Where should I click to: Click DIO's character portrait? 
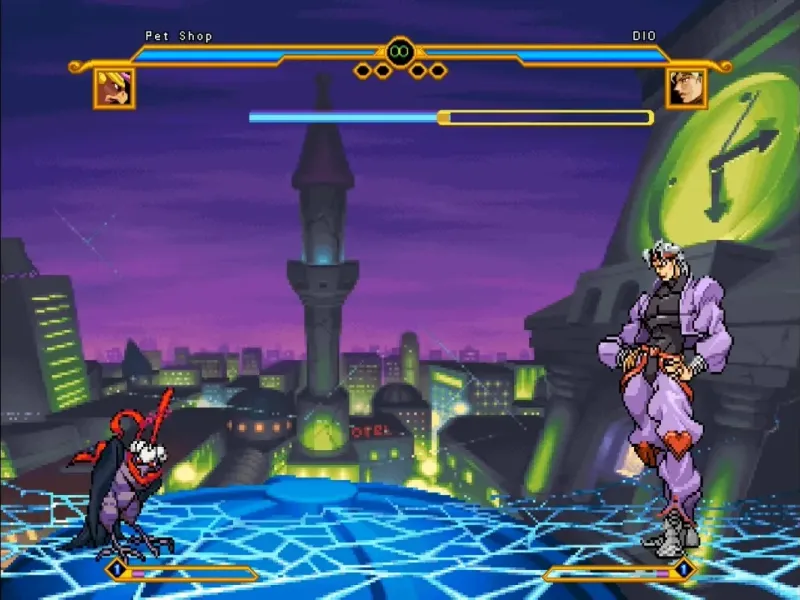pos(686,88)
